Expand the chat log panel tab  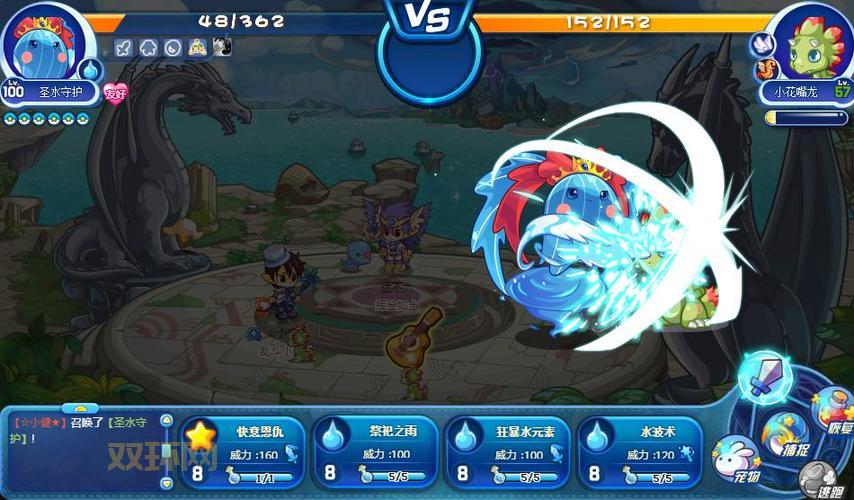(x=80, y=409)
